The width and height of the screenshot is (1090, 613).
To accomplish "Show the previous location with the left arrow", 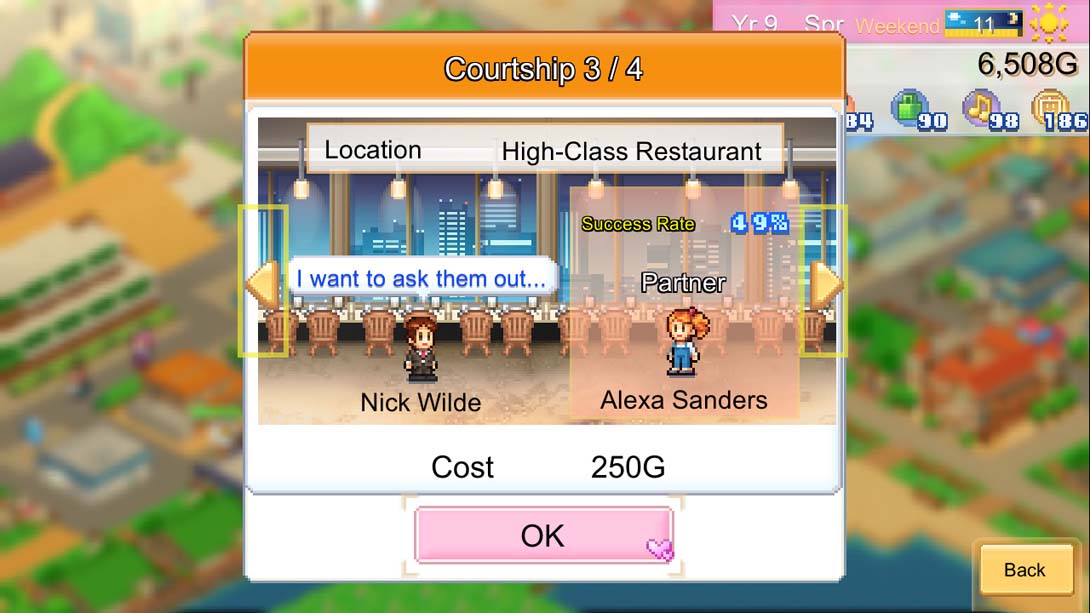I will pos(263,283).
